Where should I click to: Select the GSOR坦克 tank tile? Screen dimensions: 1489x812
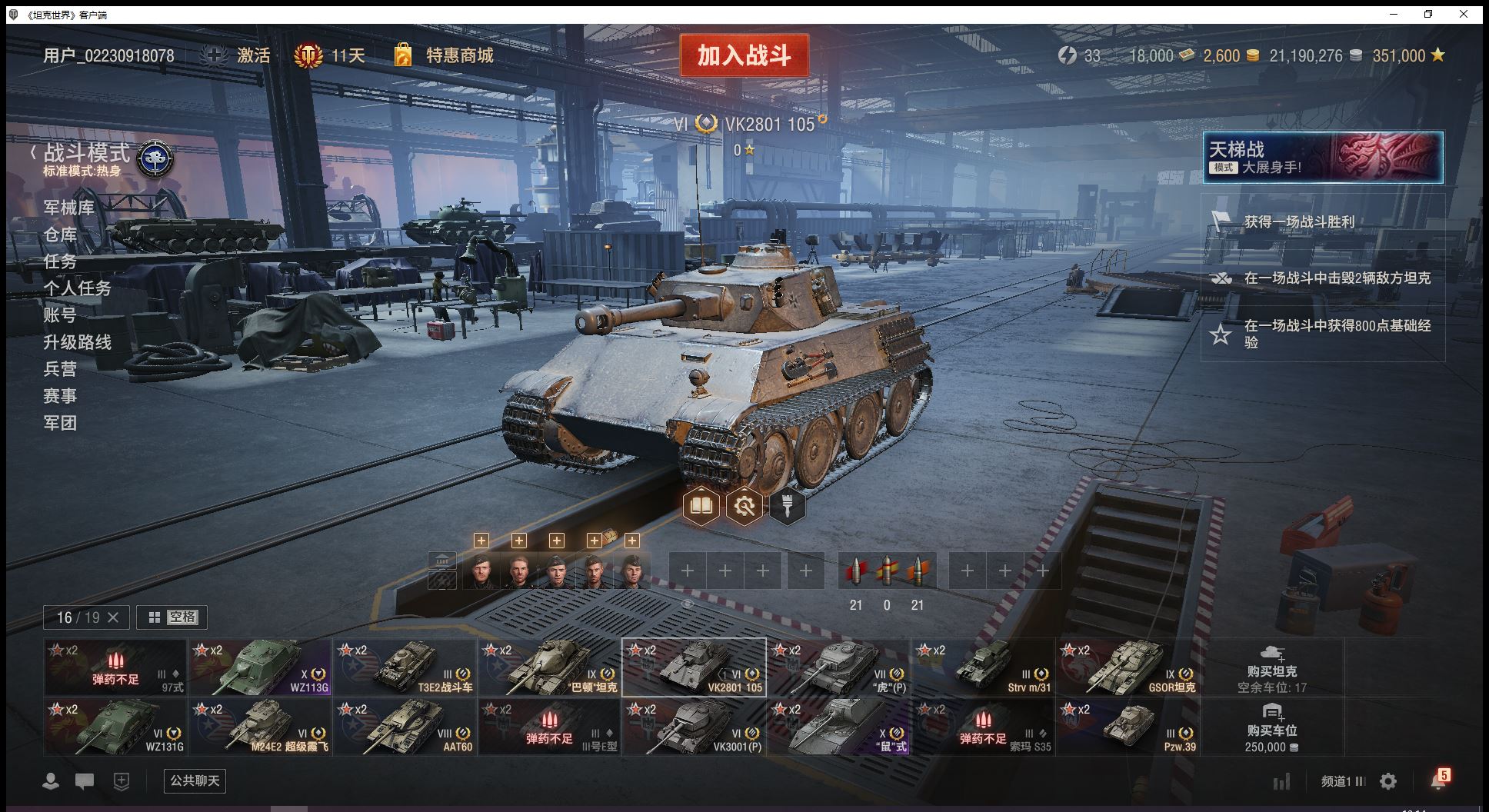click(x=1128, y=667)
